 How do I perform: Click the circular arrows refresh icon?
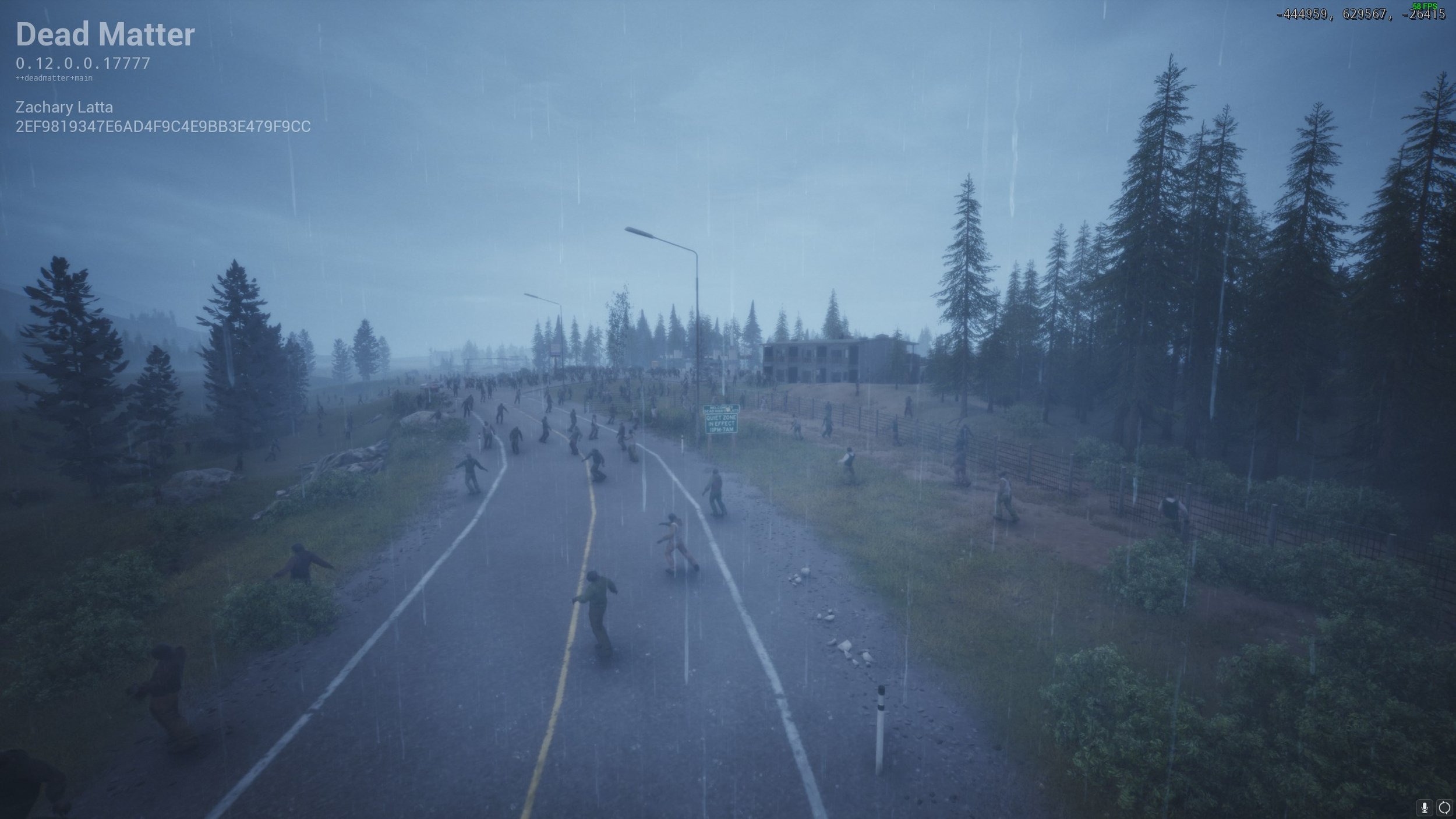point(1445,807)
